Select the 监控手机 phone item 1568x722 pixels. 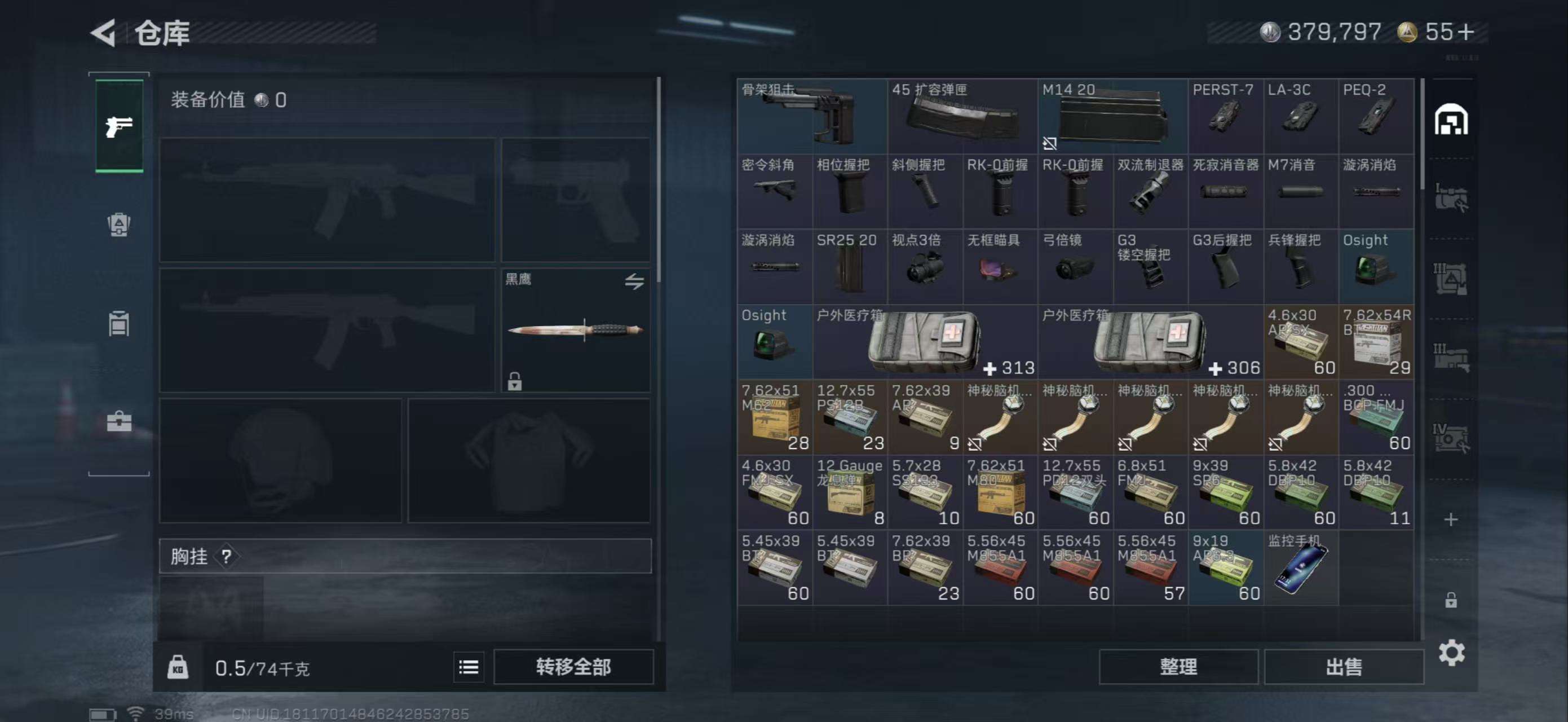pos(1301,566)
